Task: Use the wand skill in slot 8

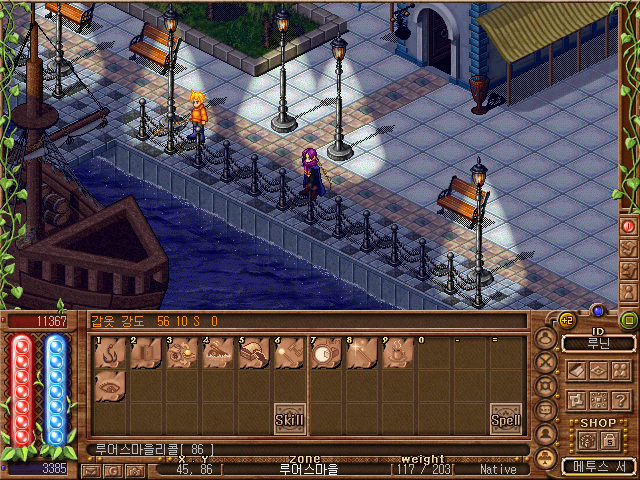Action: tap(361, 353)
